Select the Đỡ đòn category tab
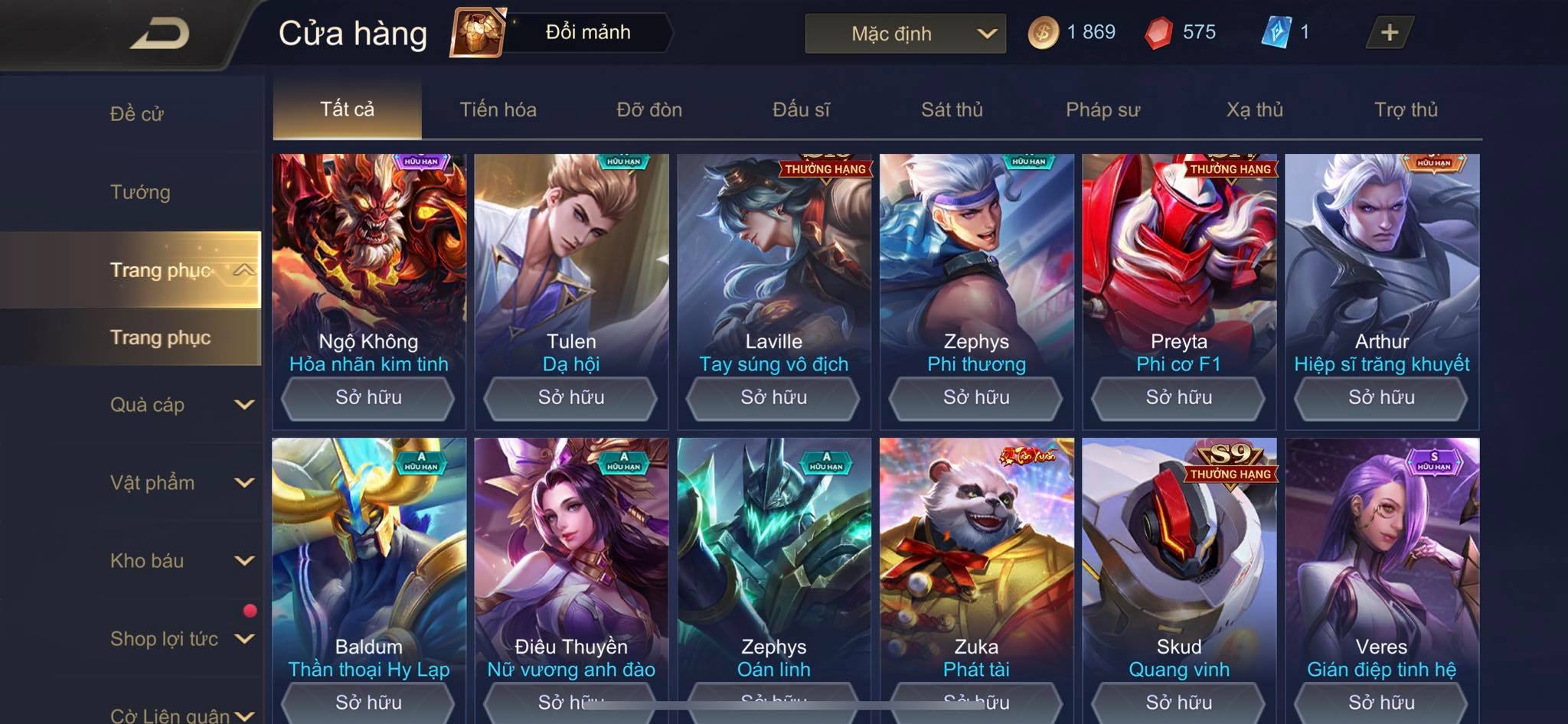This screenshot has height=724, width=1568. 649,109
